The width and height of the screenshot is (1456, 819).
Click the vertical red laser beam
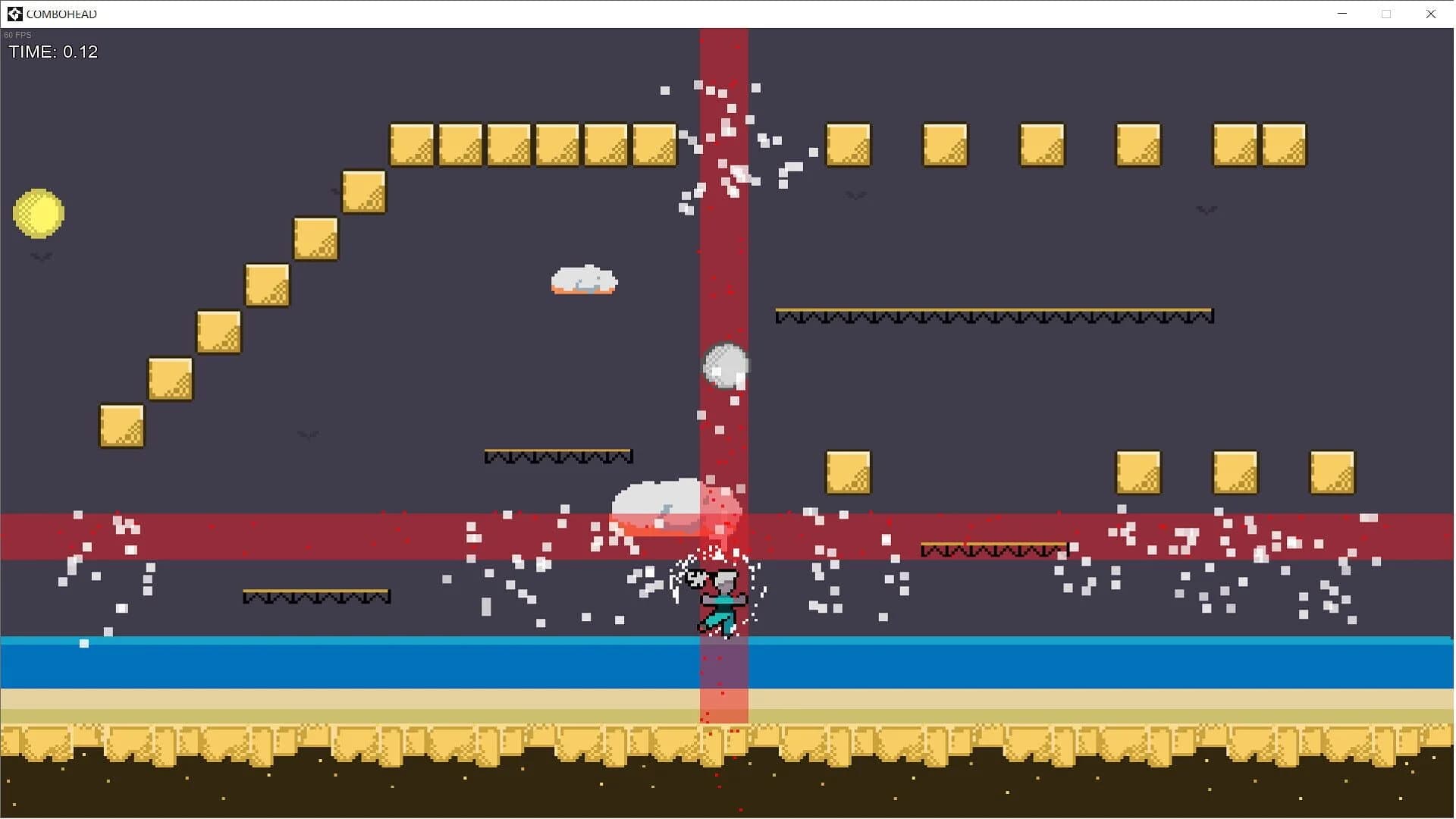[x=724, y=190]
